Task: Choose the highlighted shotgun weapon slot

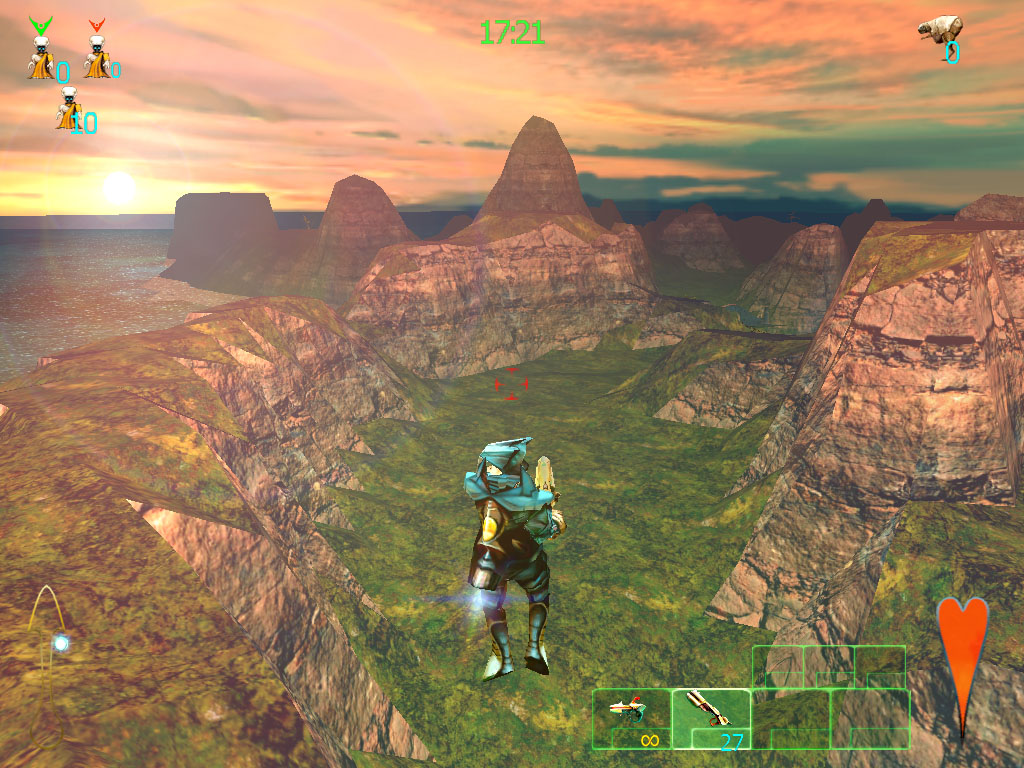Action: (x=711, y=717)
